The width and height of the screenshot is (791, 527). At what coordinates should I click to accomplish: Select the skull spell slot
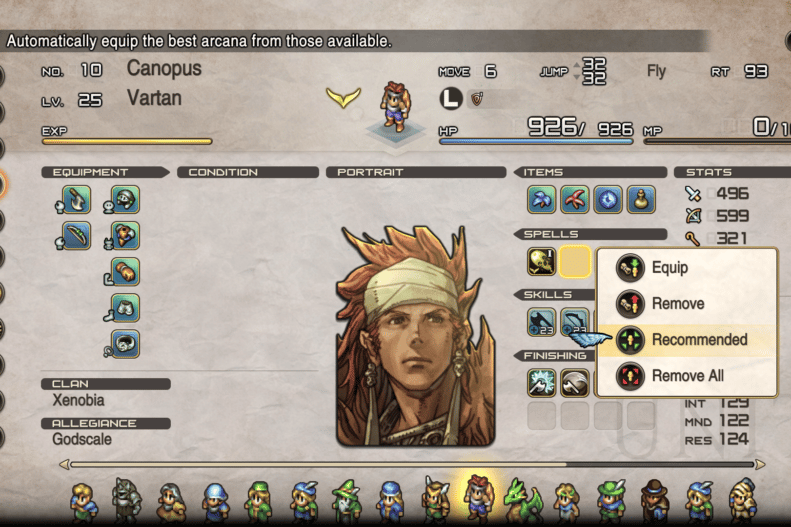click(542, 262)
